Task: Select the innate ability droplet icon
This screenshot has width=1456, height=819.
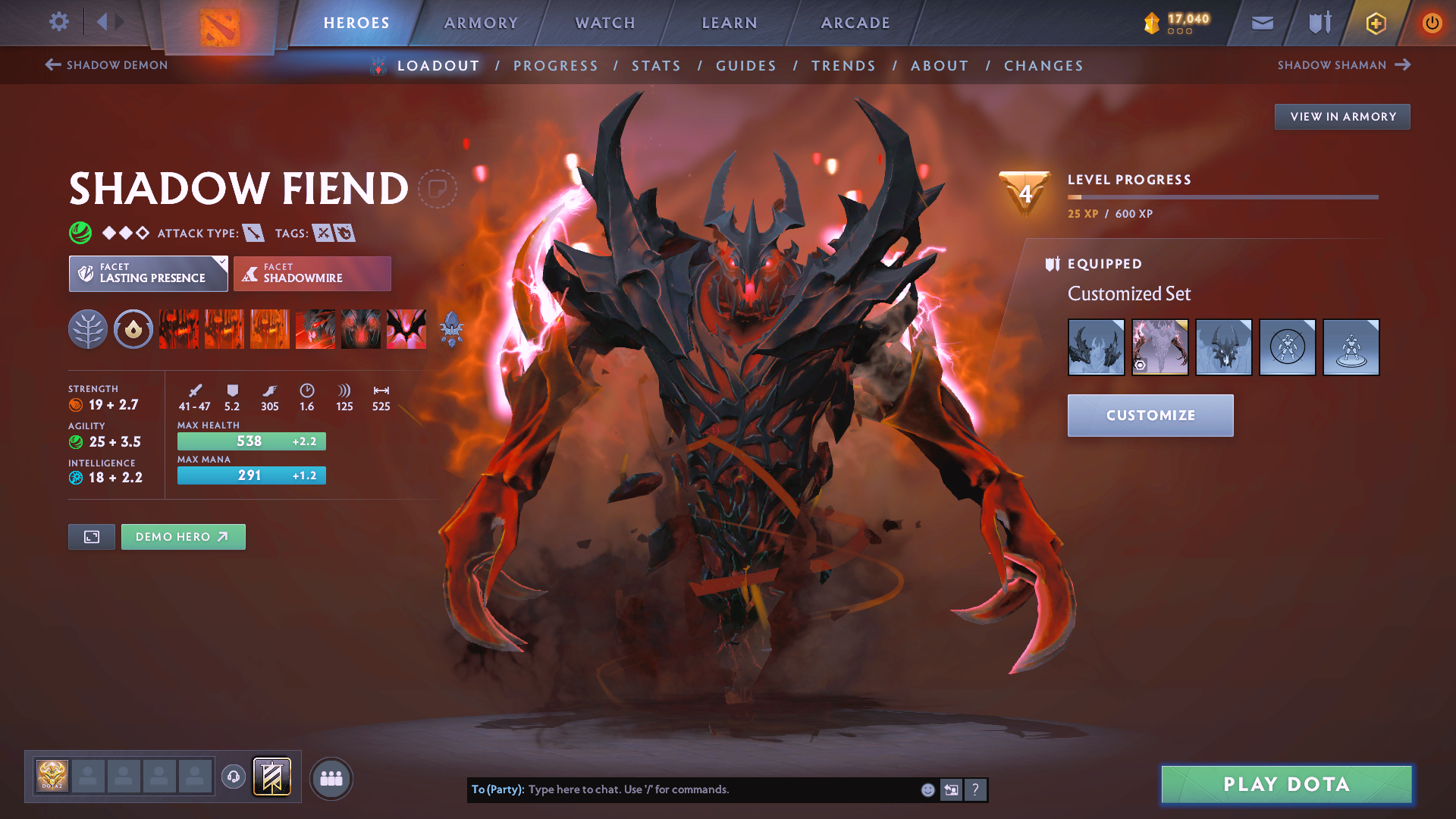Action: click(x=133, y=329)
